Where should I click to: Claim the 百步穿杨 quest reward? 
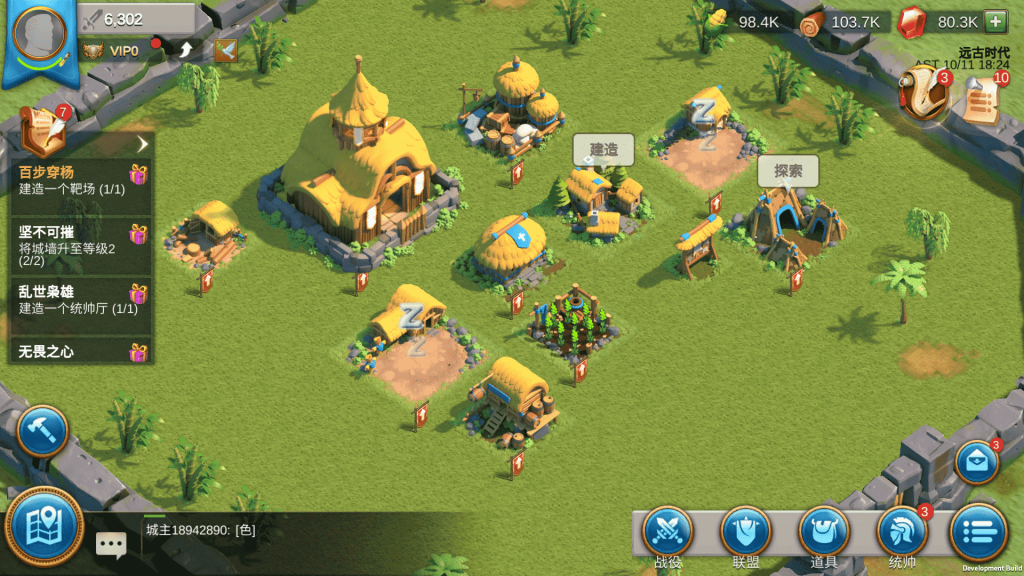point(137,176)
